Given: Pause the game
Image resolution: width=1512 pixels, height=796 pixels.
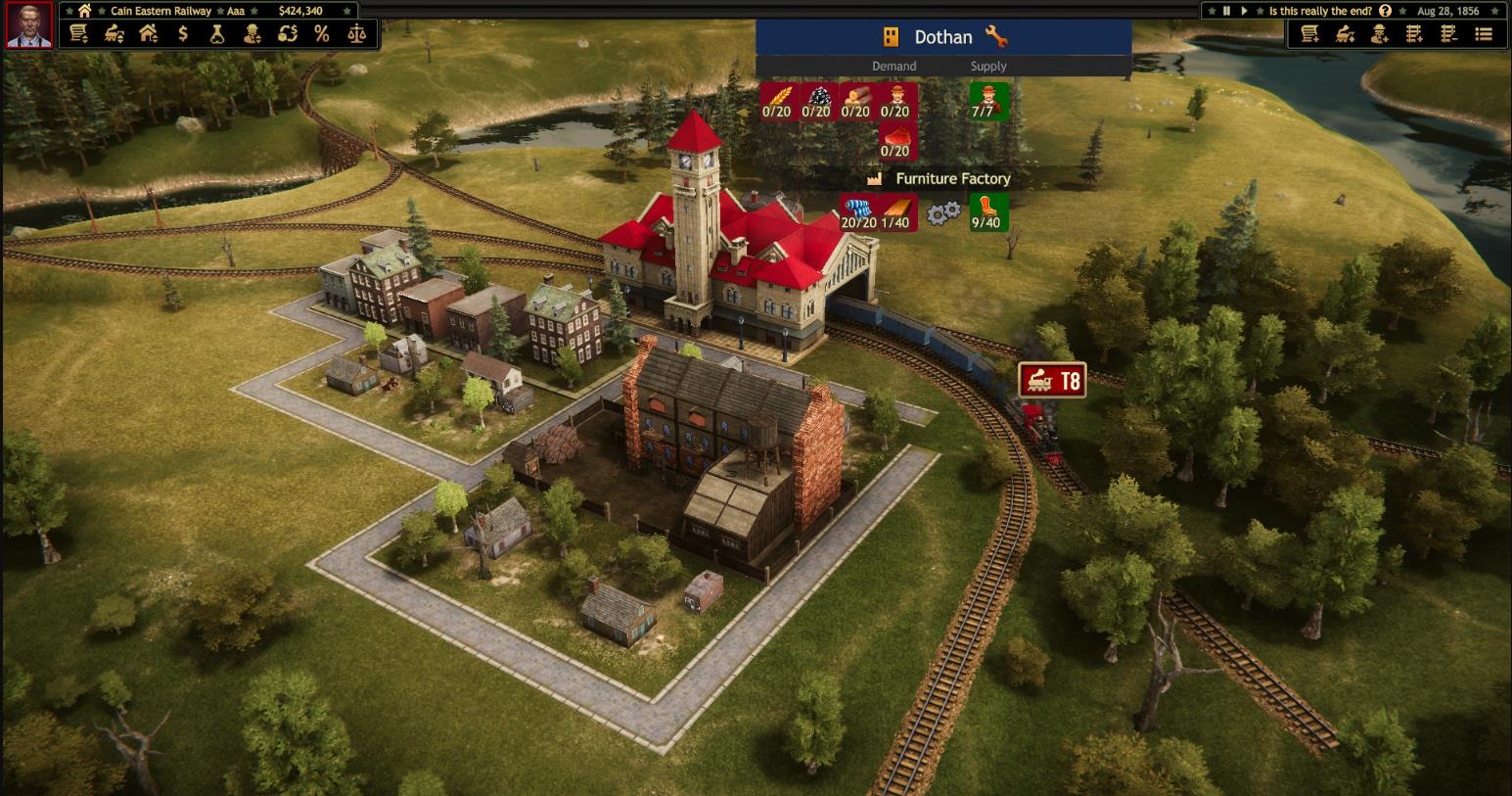Looking at the screenshot, I should click(1226, 11).
